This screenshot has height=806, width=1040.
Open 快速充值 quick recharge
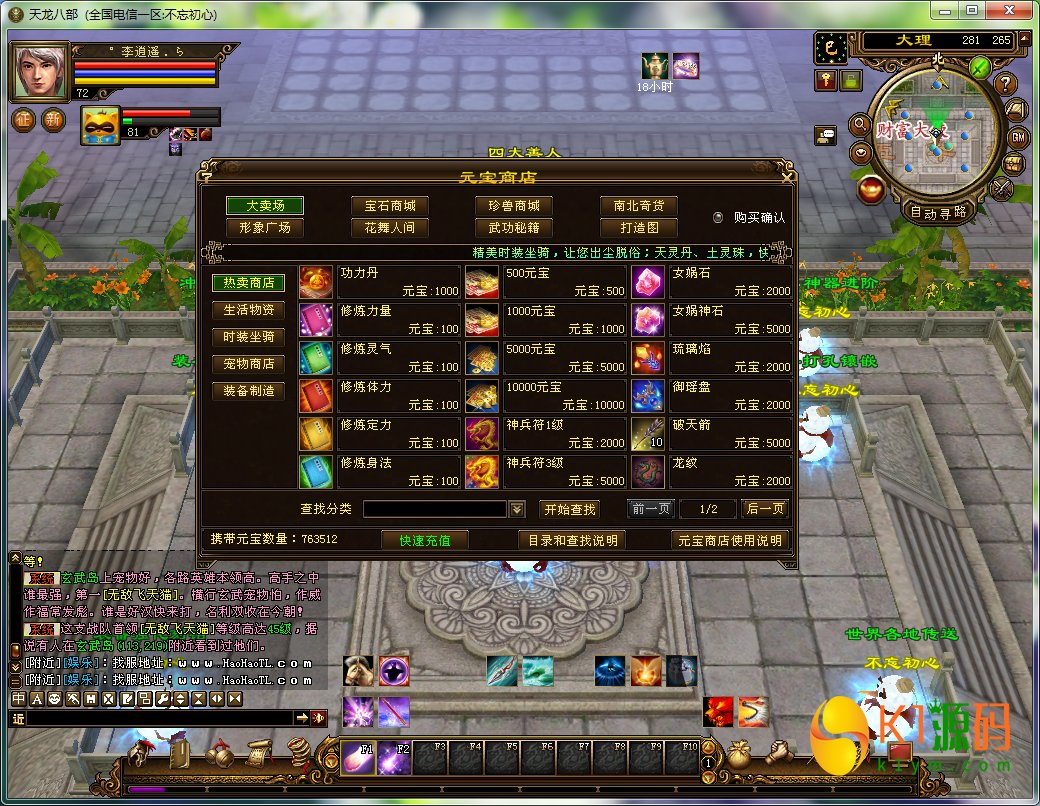[425, 540]
